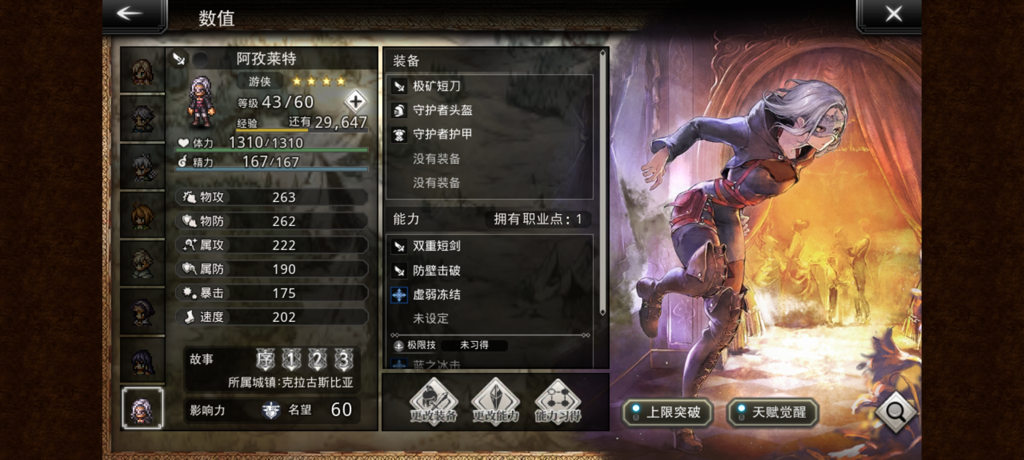The width and height of the screenshot is (1024, 460).
Task: Open the 能力习得 ability learning menu
Action: [x=558, y=402]
